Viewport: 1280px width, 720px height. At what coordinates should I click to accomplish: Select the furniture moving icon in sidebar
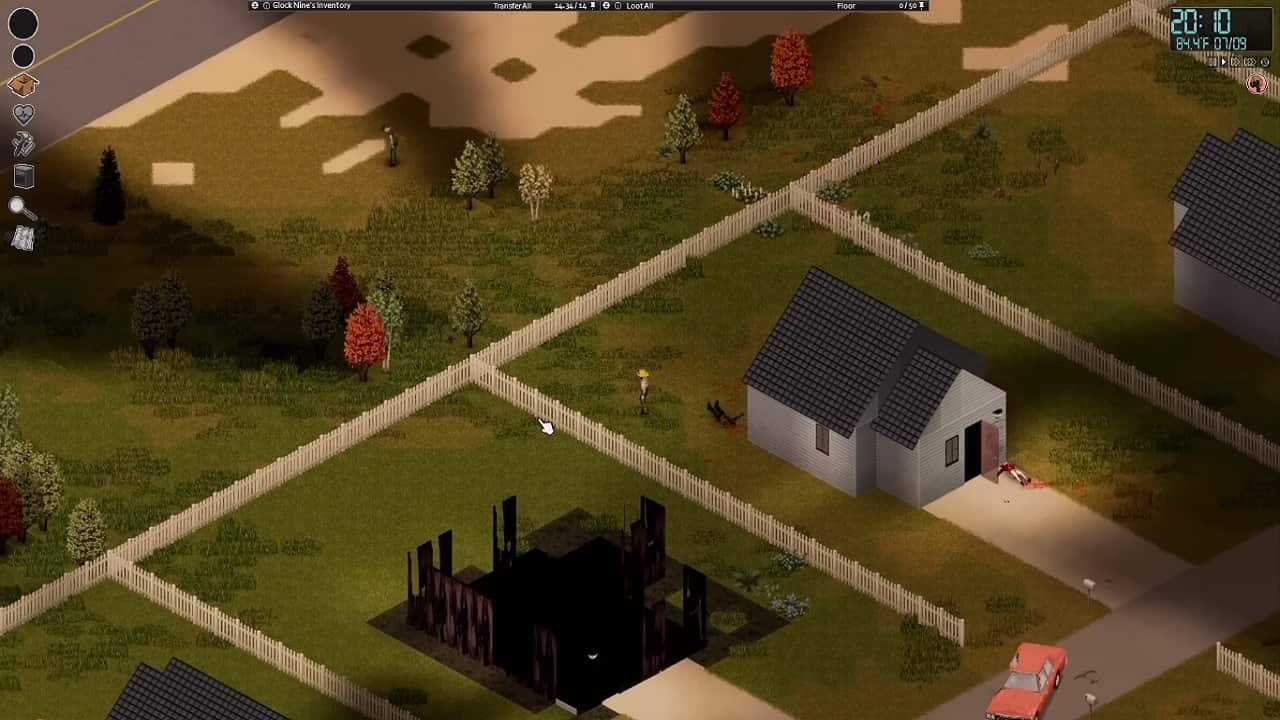click(22, 176)
